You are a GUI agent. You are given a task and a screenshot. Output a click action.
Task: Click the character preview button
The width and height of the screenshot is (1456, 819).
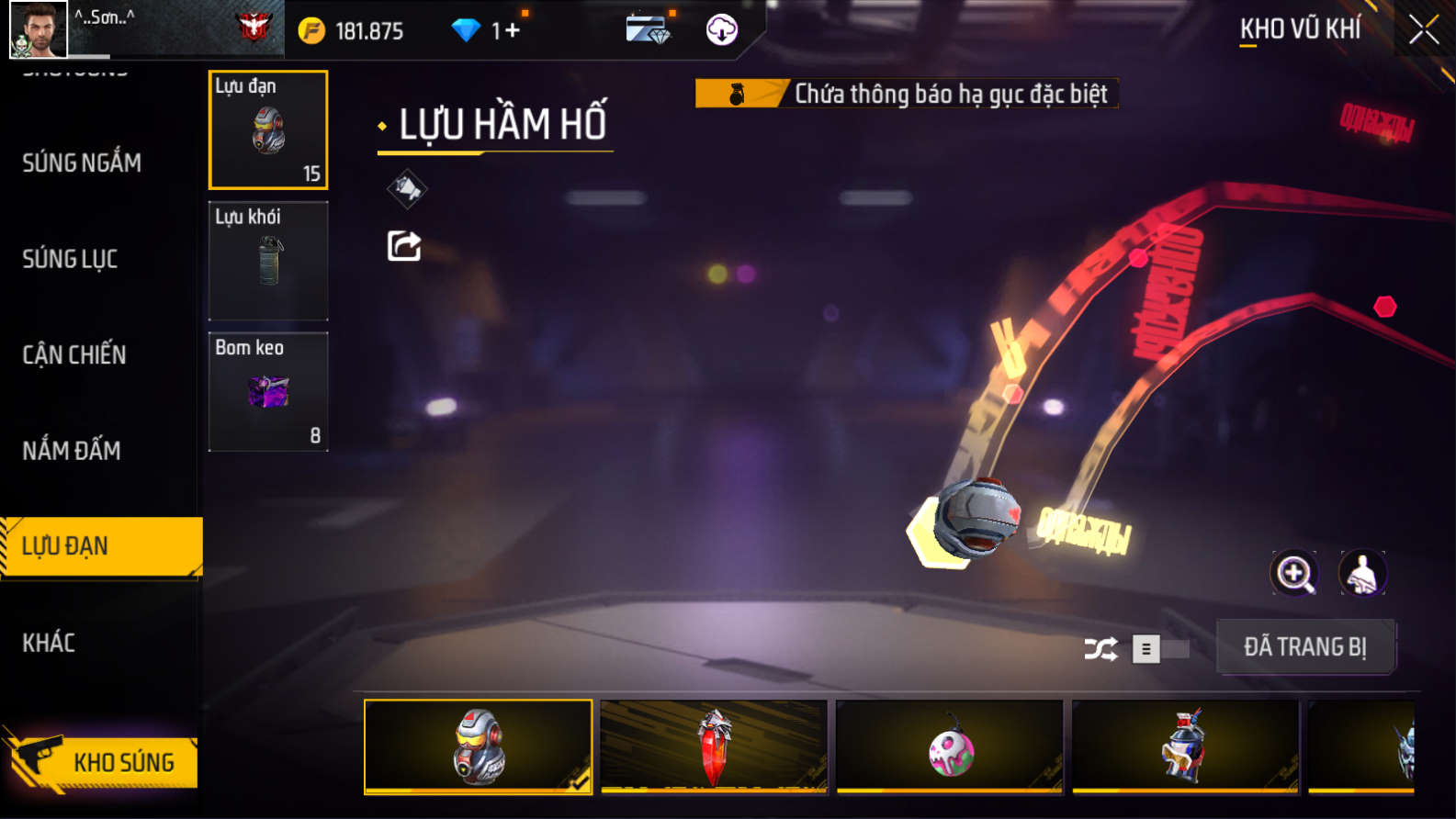pos(1362,573)
